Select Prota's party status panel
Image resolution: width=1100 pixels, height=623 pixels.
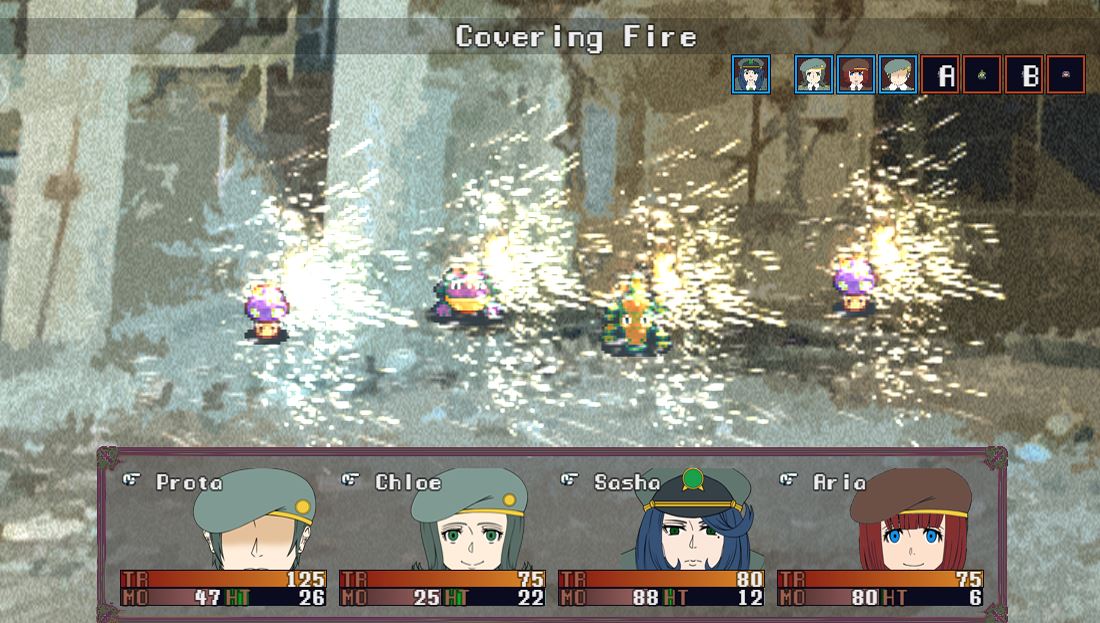[223, 537]
